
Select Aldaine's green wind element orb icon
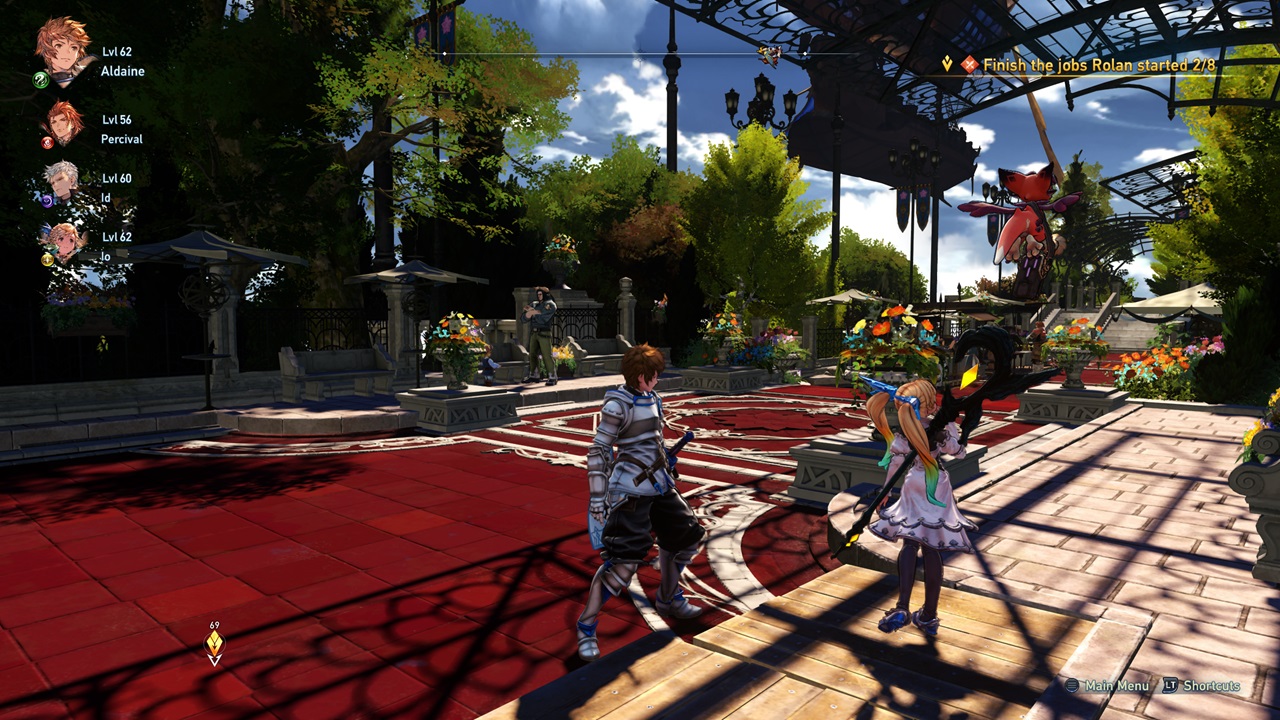tap(40, 79)
